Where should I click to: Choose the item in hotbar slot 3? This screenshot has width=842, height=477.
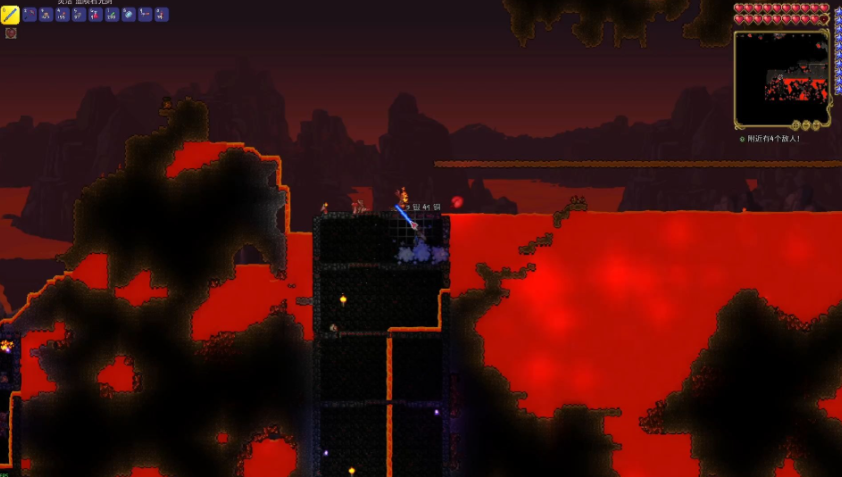[x=46, y=15]
